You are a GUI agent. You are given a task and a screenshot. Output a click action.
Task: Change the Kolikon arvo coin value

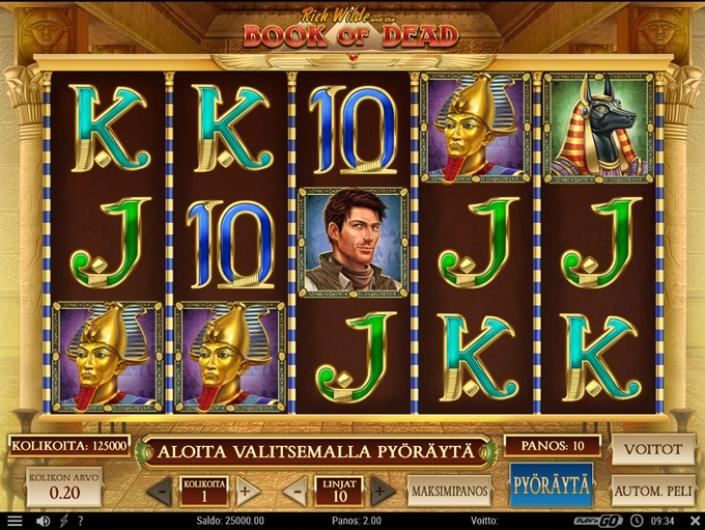[65, 485]
